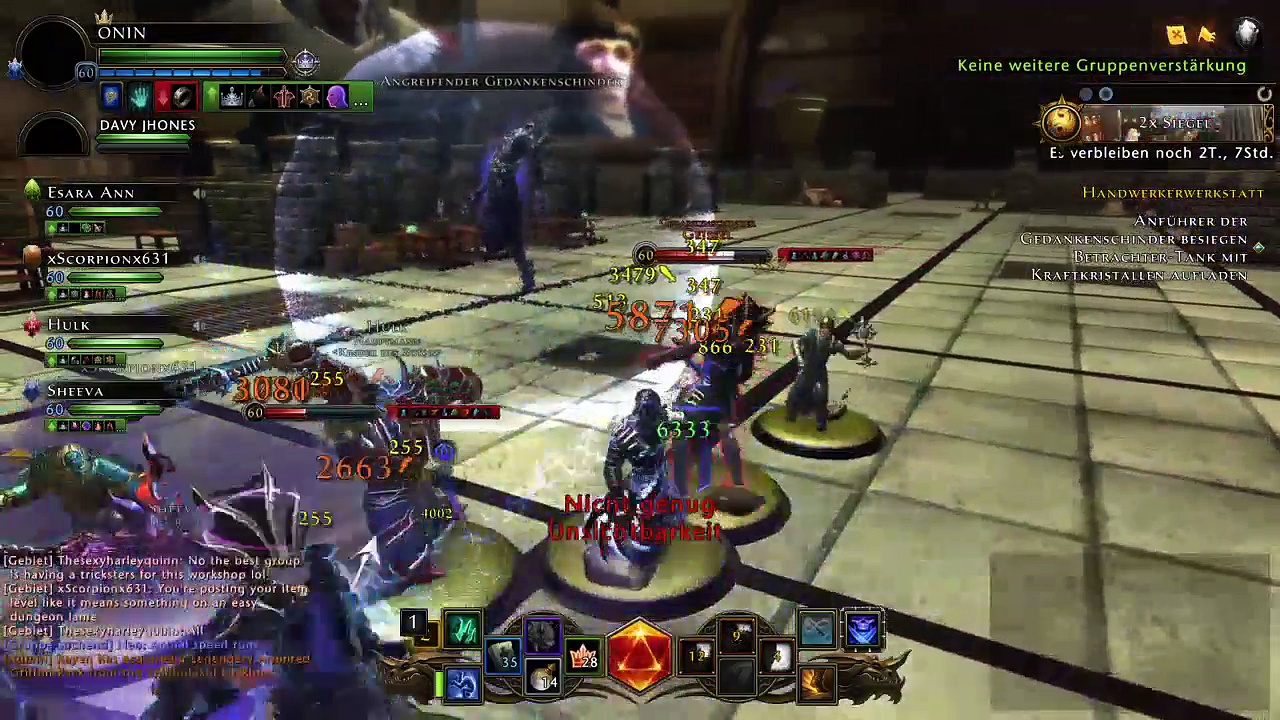Open the 2x Siegel event banner
1280x720 pixels.
coord(1160,123)
